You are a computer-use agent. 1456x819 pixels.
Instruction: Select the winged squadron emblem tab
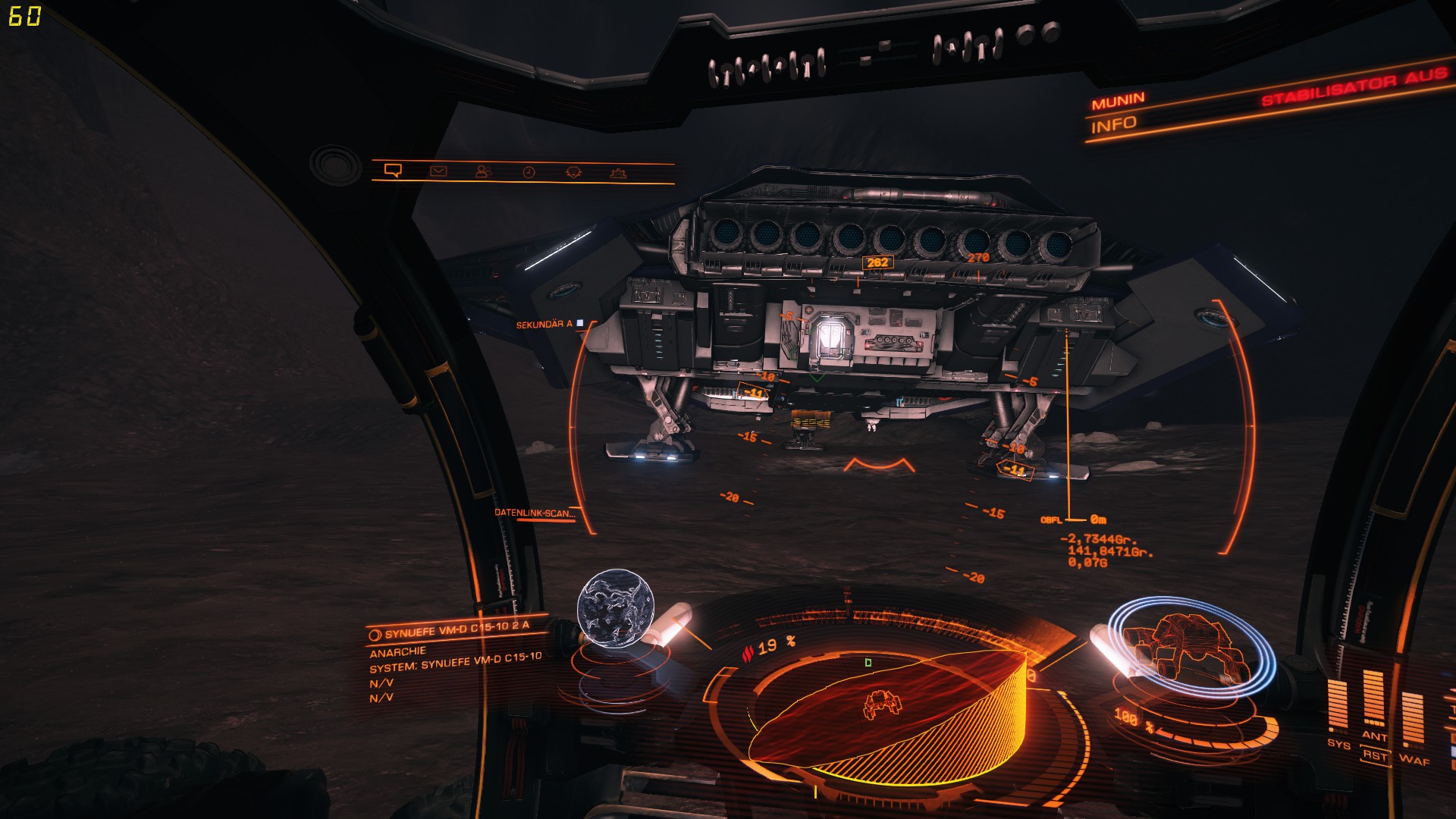point(573,173)
